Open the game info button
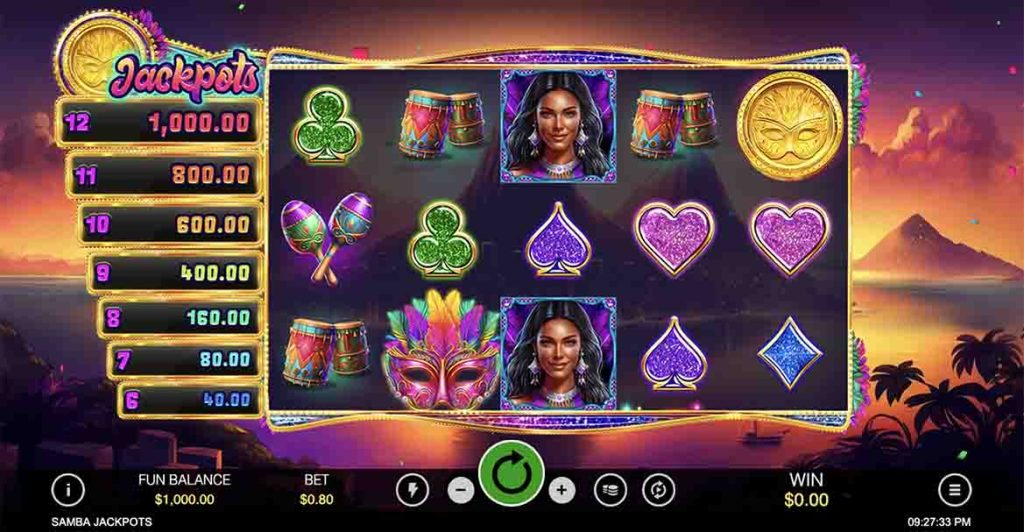This screenshot has width=1024, height=532. point(68,490)
